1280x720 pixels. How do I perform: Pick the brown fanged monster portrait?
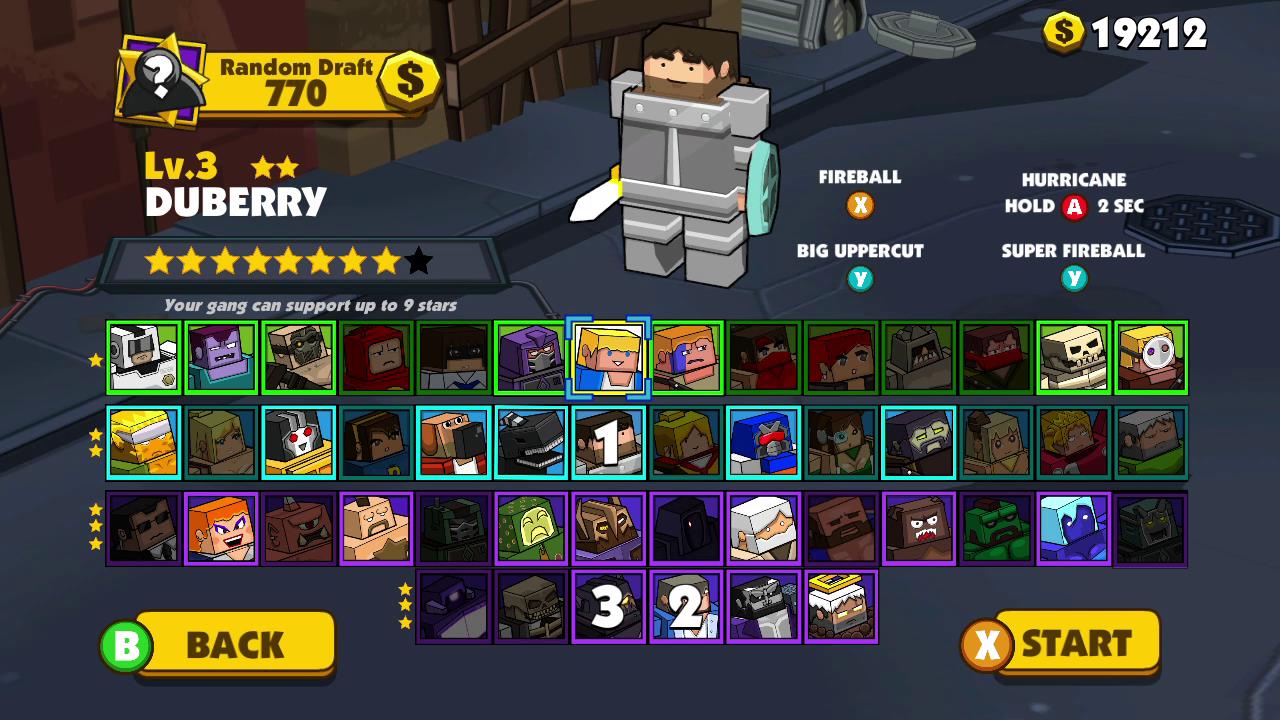(918, 529)
